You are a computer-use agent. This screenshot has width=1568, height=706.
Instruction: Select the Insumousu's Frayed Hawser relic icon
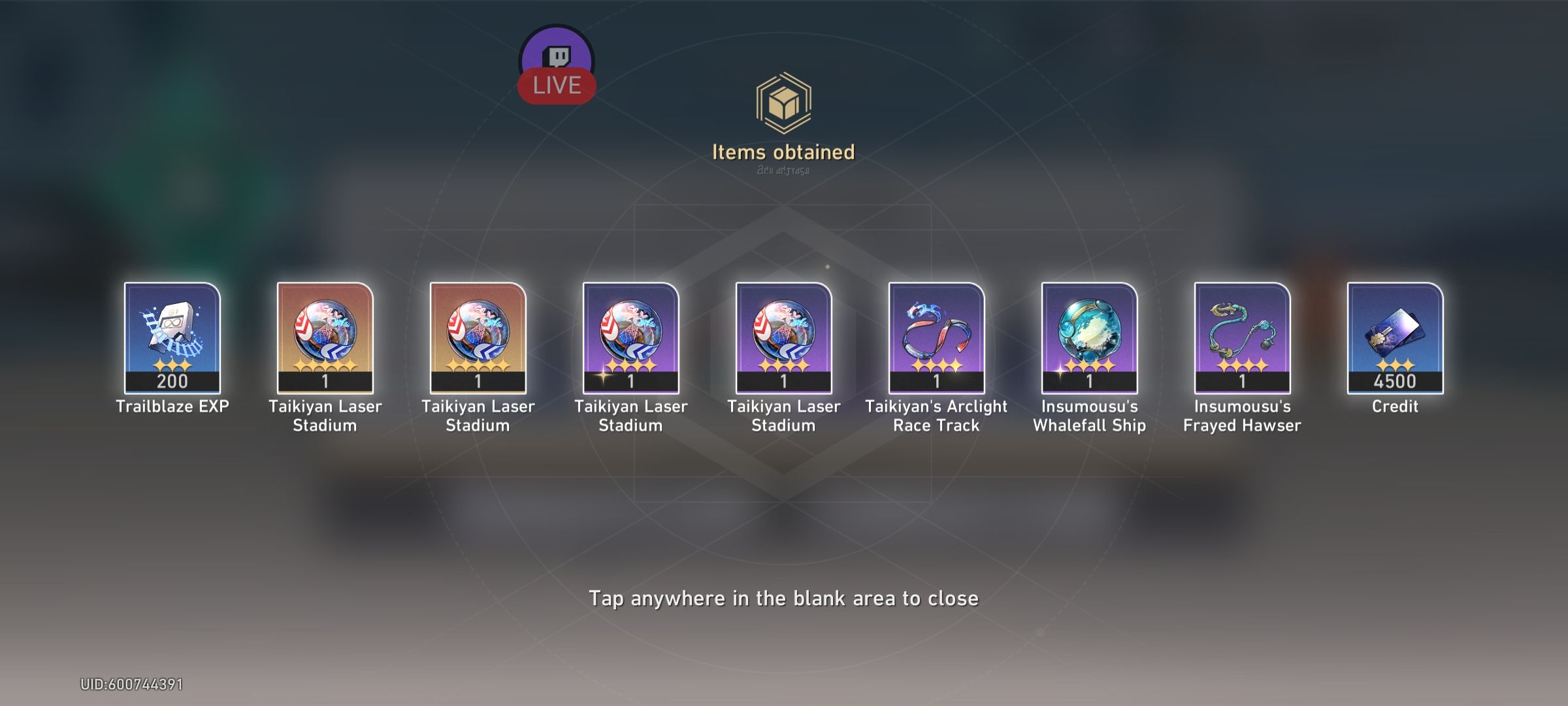point(1242,340)
